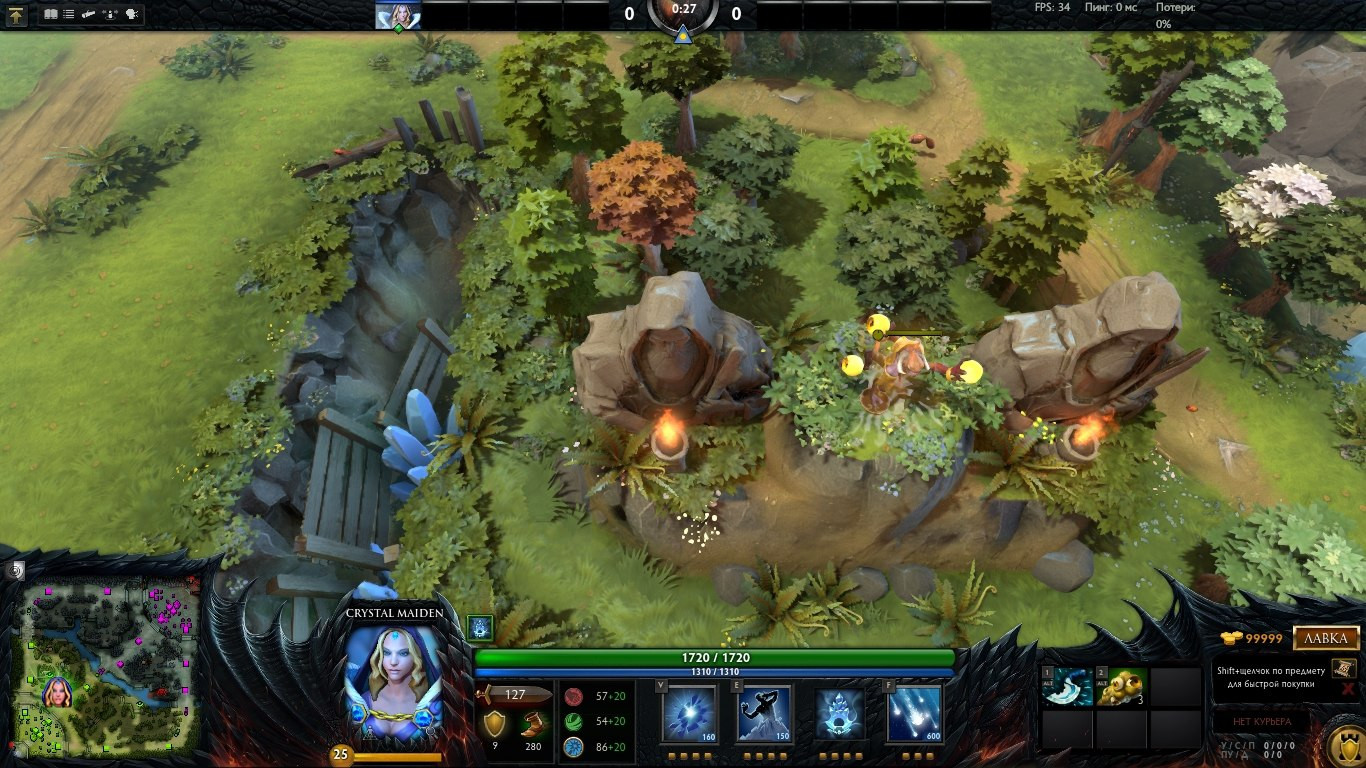Use the crescent blade item in slot 1
Screen dimensions: 1366x768
[x=1067, y=688]
